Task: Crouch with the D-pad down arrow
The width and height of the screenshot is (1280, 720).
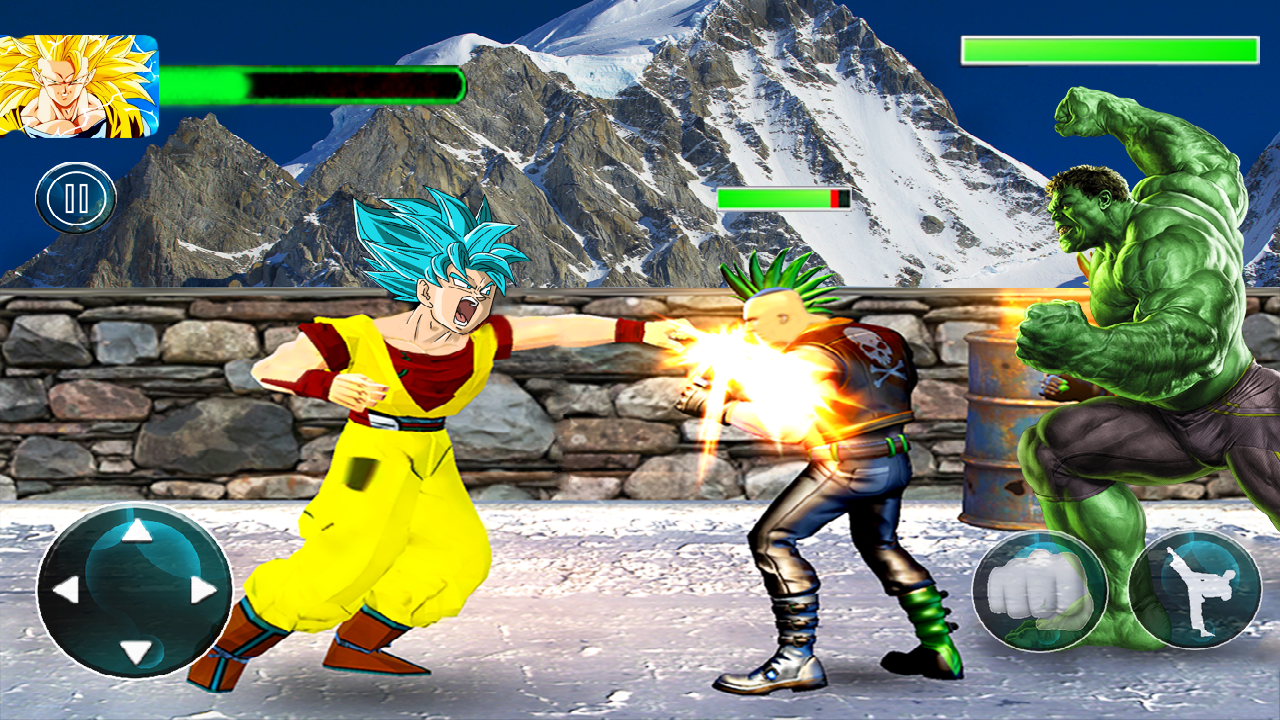Action: tap(136, 653)
